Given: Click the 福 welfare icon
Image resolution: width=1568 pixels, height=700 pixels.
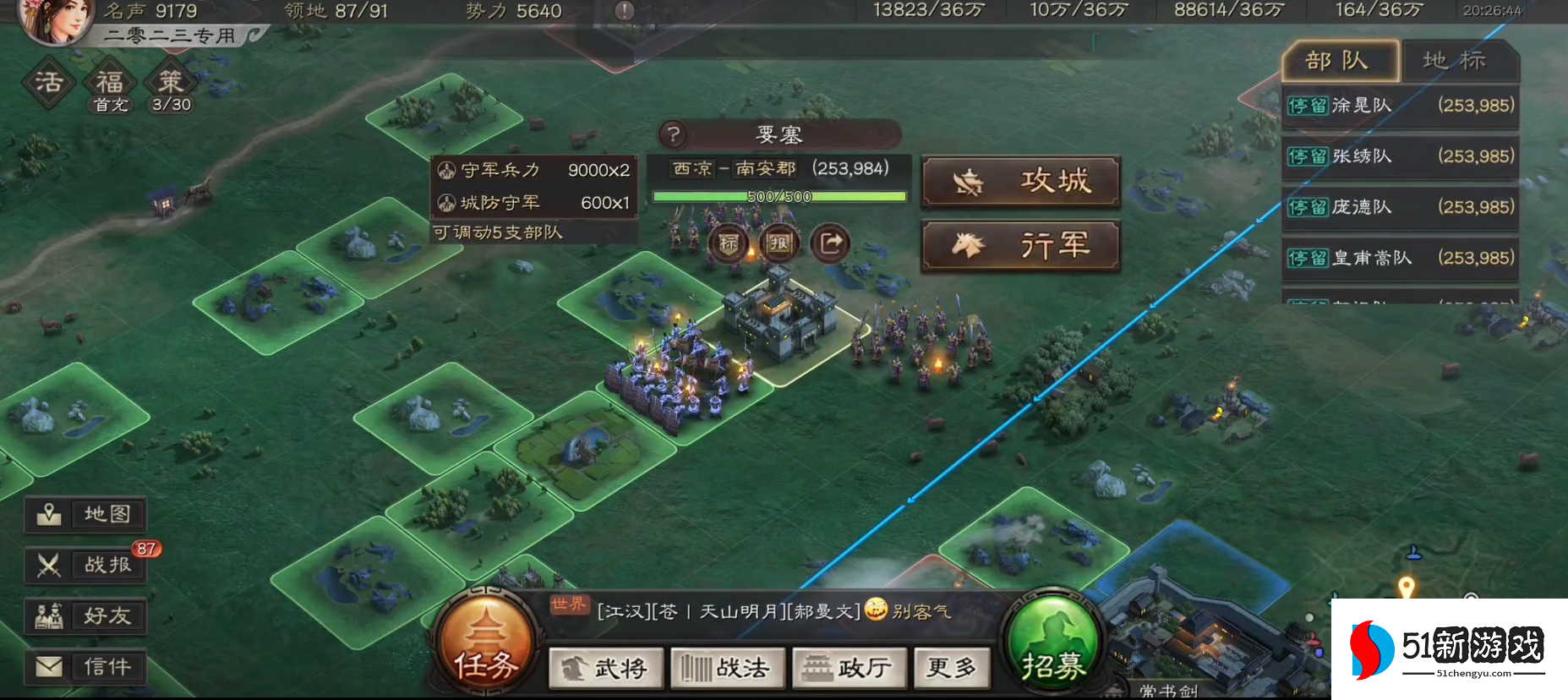Looking at the screenshot, I should [x=110, y=82].
